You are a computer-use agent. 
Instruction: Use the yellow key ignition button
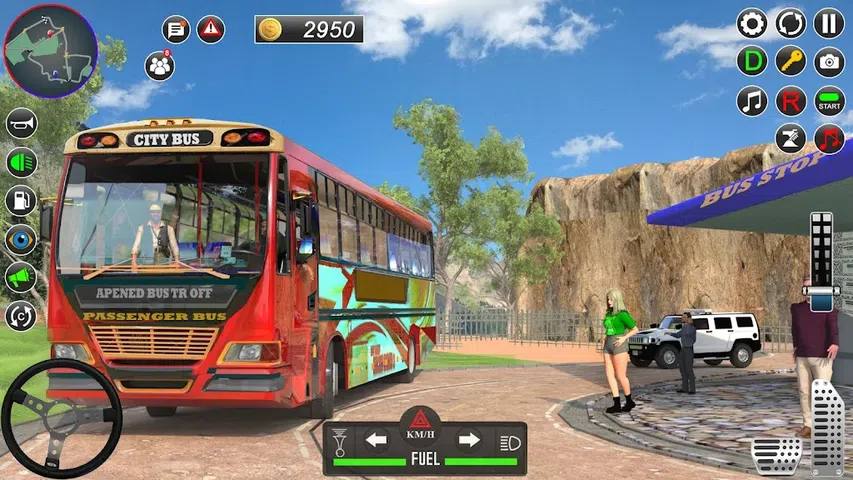click(791, 61)
